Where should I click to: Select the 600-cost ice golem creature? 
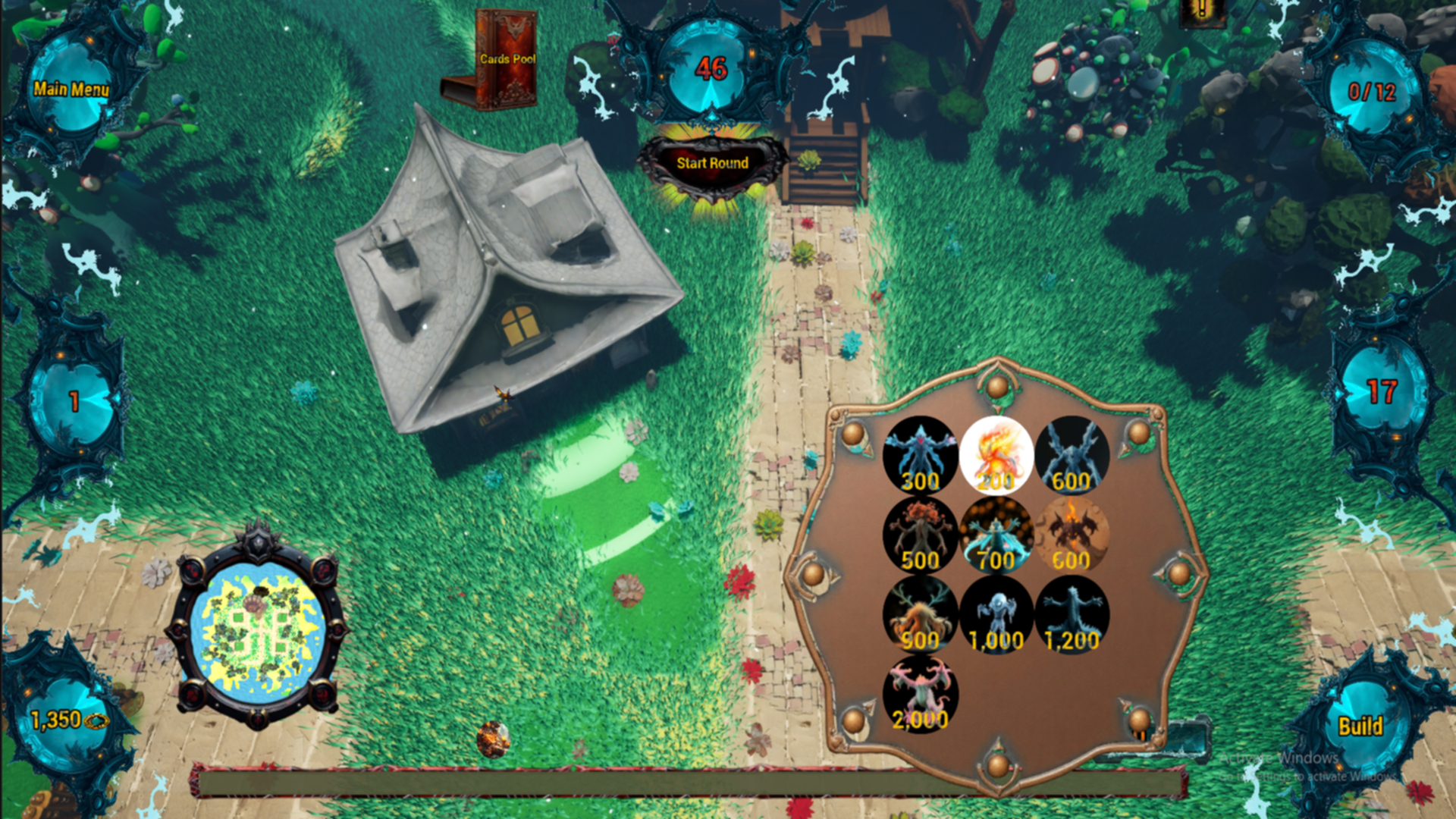click(x=1073, y=453)
